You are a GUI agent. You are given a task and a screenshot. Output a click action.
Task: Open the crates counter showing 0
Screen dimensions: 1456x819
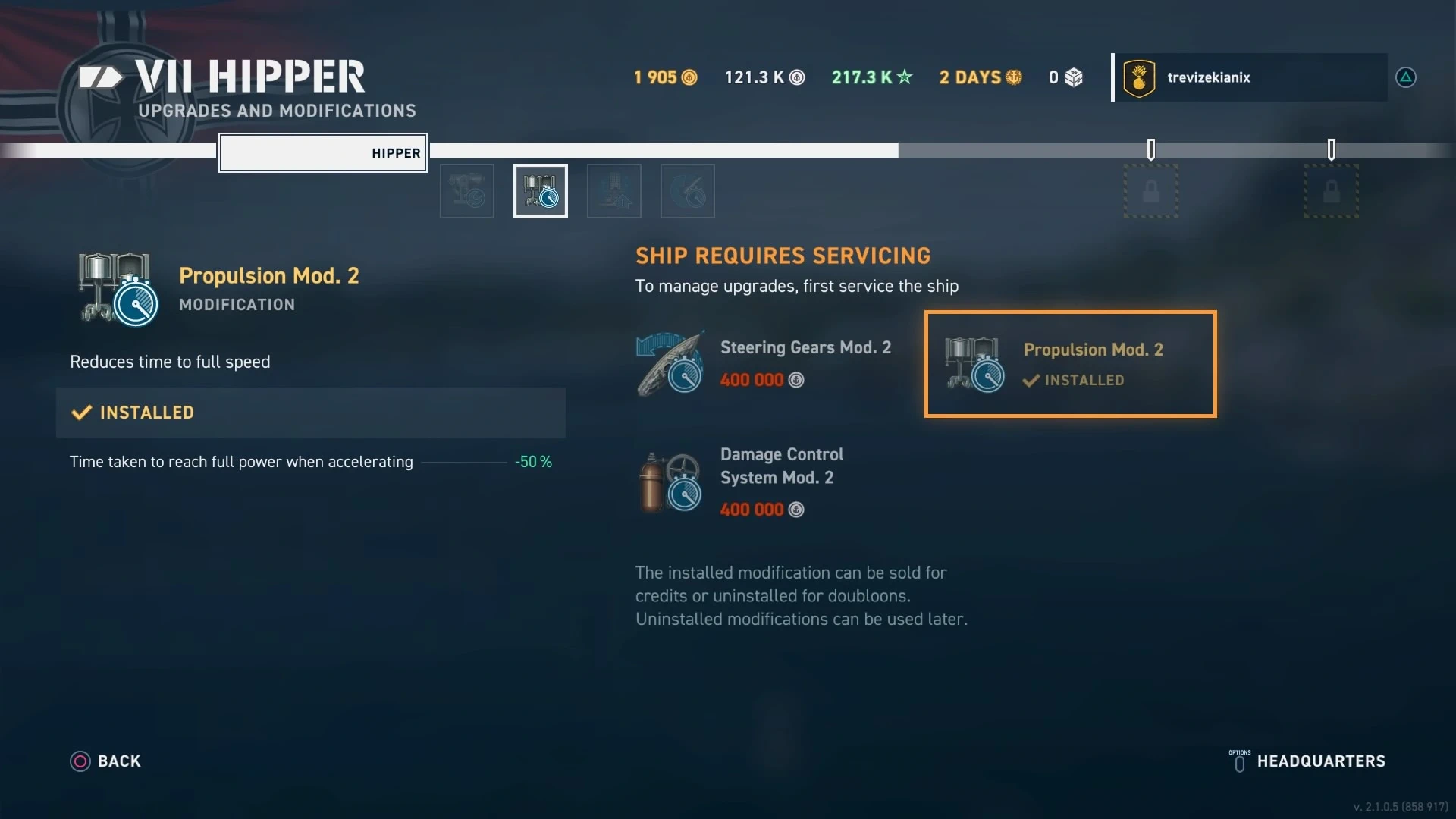(1065, 77)
